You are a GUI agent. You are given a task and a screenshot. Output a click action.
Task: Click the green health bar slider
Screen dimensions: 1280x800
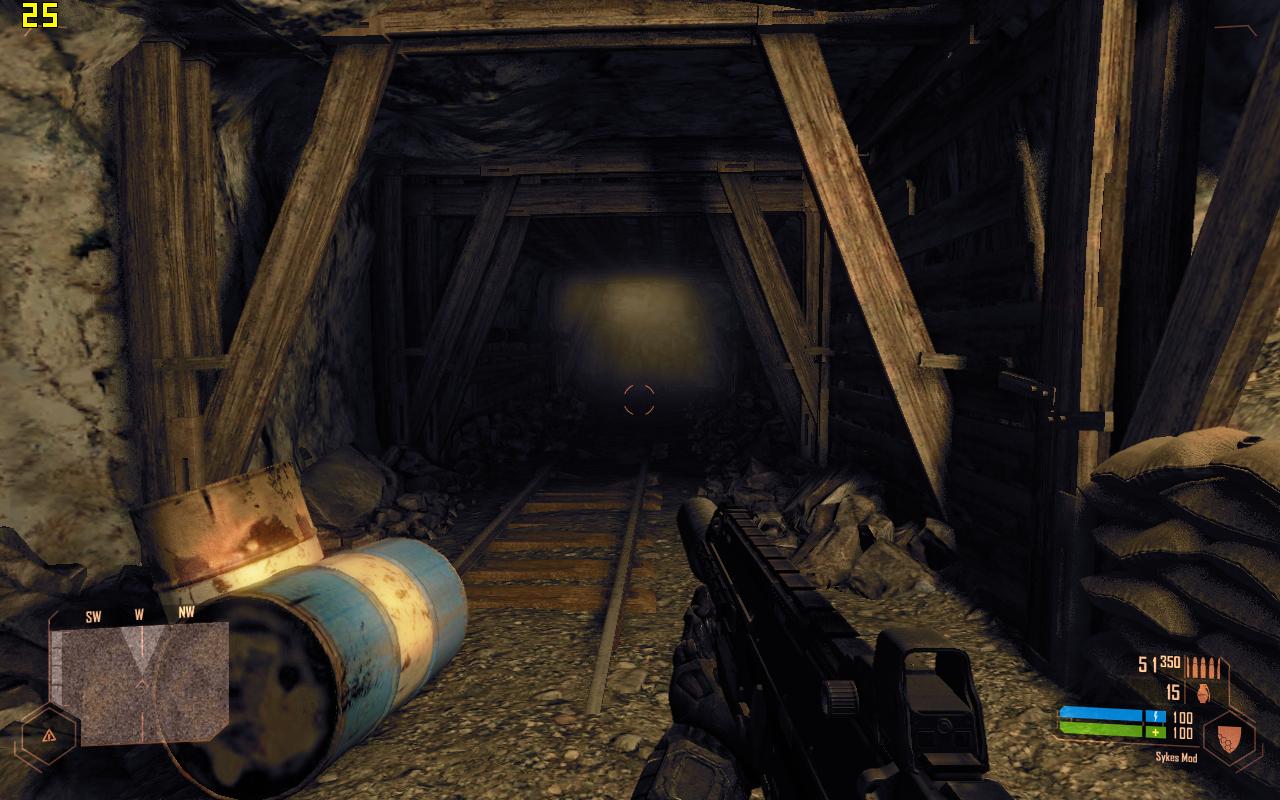1100,729
